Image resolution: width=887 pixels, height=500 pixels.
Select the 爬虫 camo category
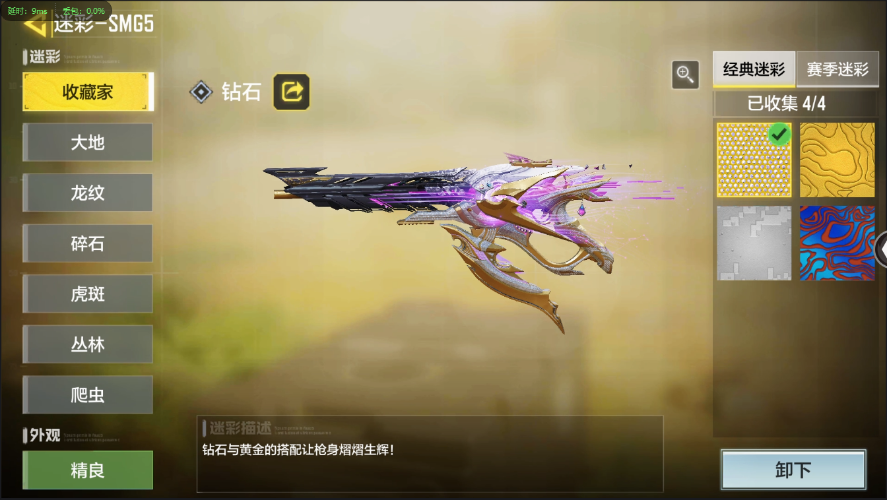(88, 394)
